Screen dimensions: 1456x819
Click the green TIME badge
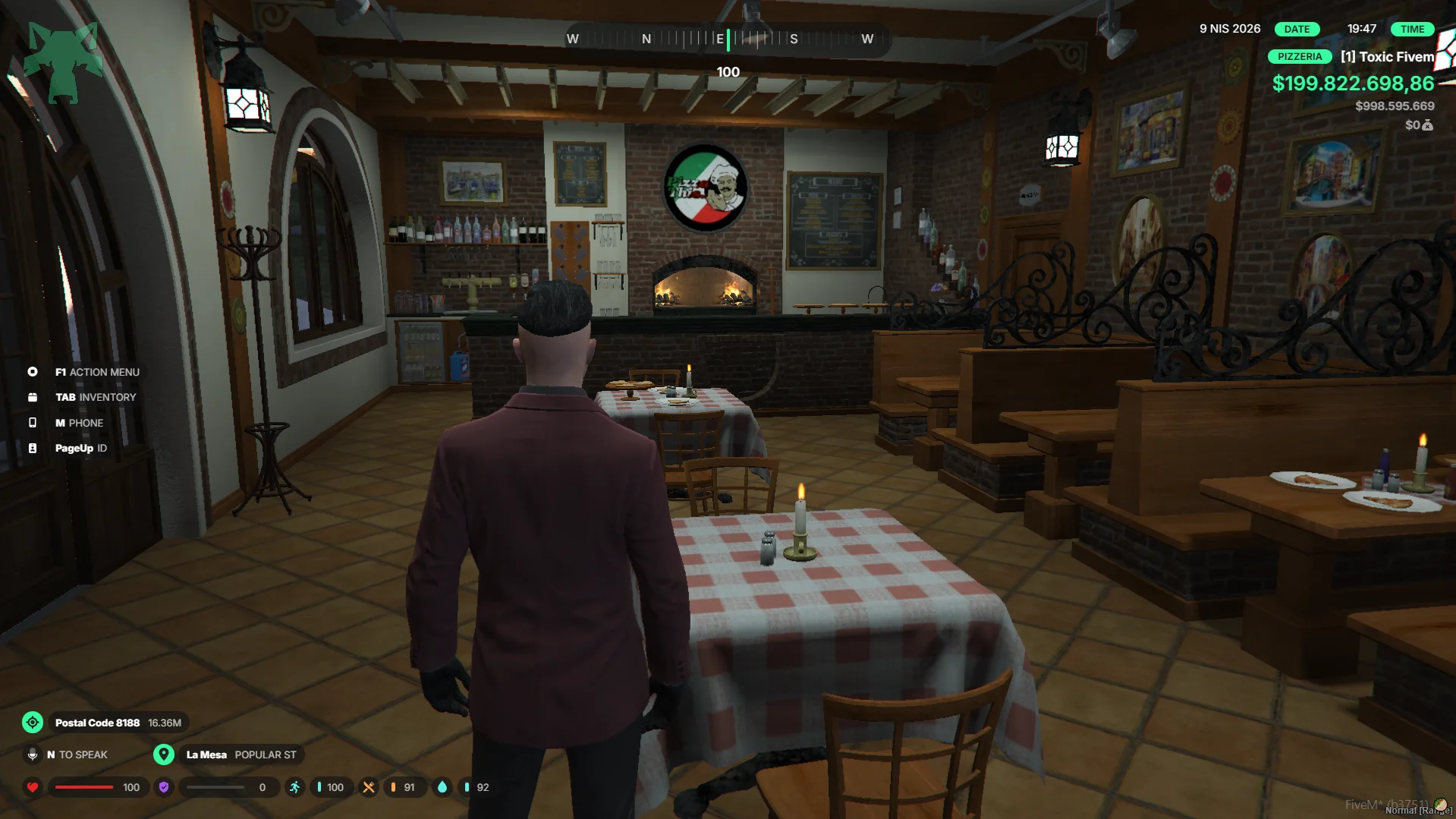pyautogui.click(x=1412, y=29)
